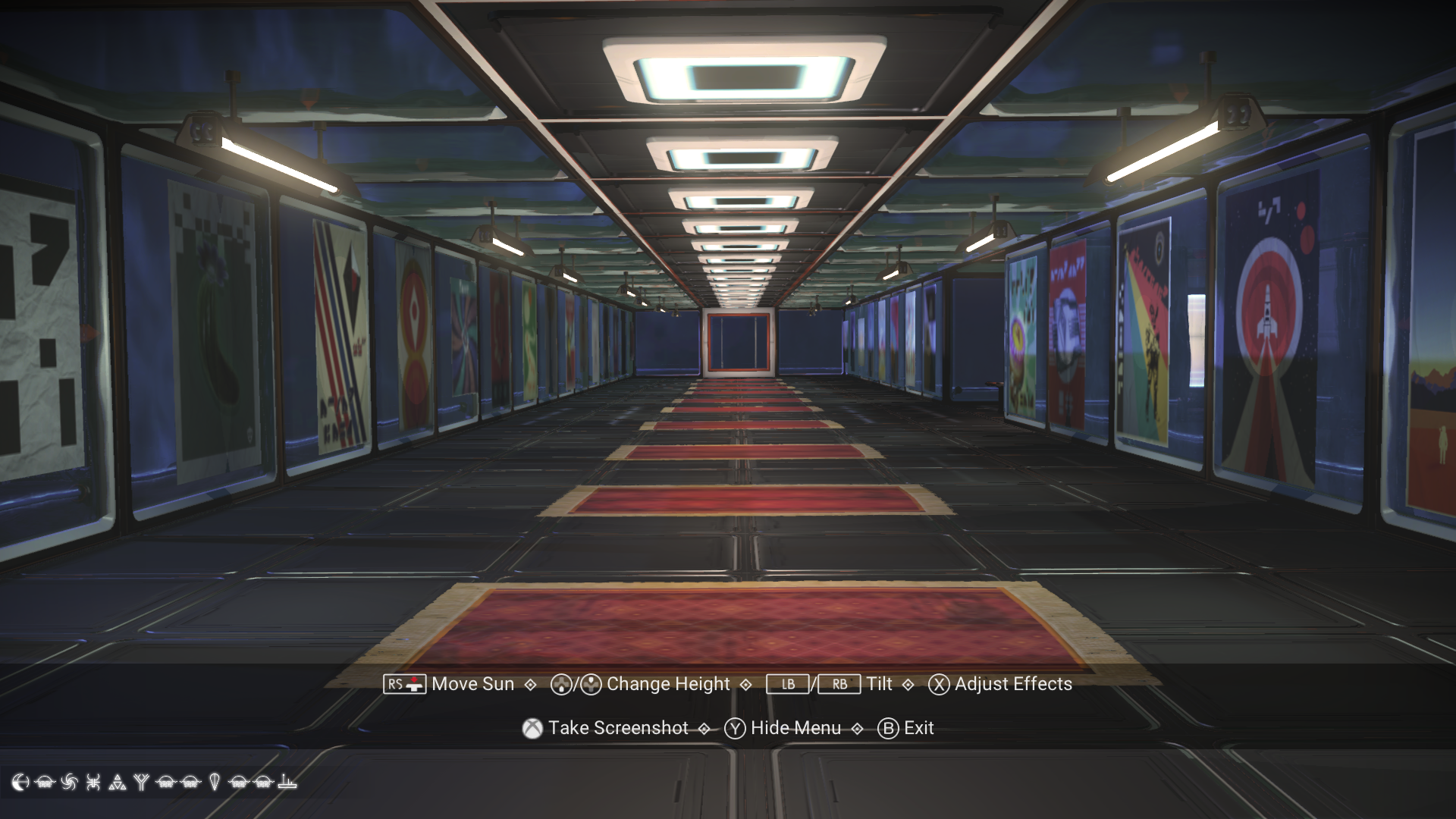Select the Eclipse portal glyph
Screen dimensions: 1456x819
coord(20,783)
